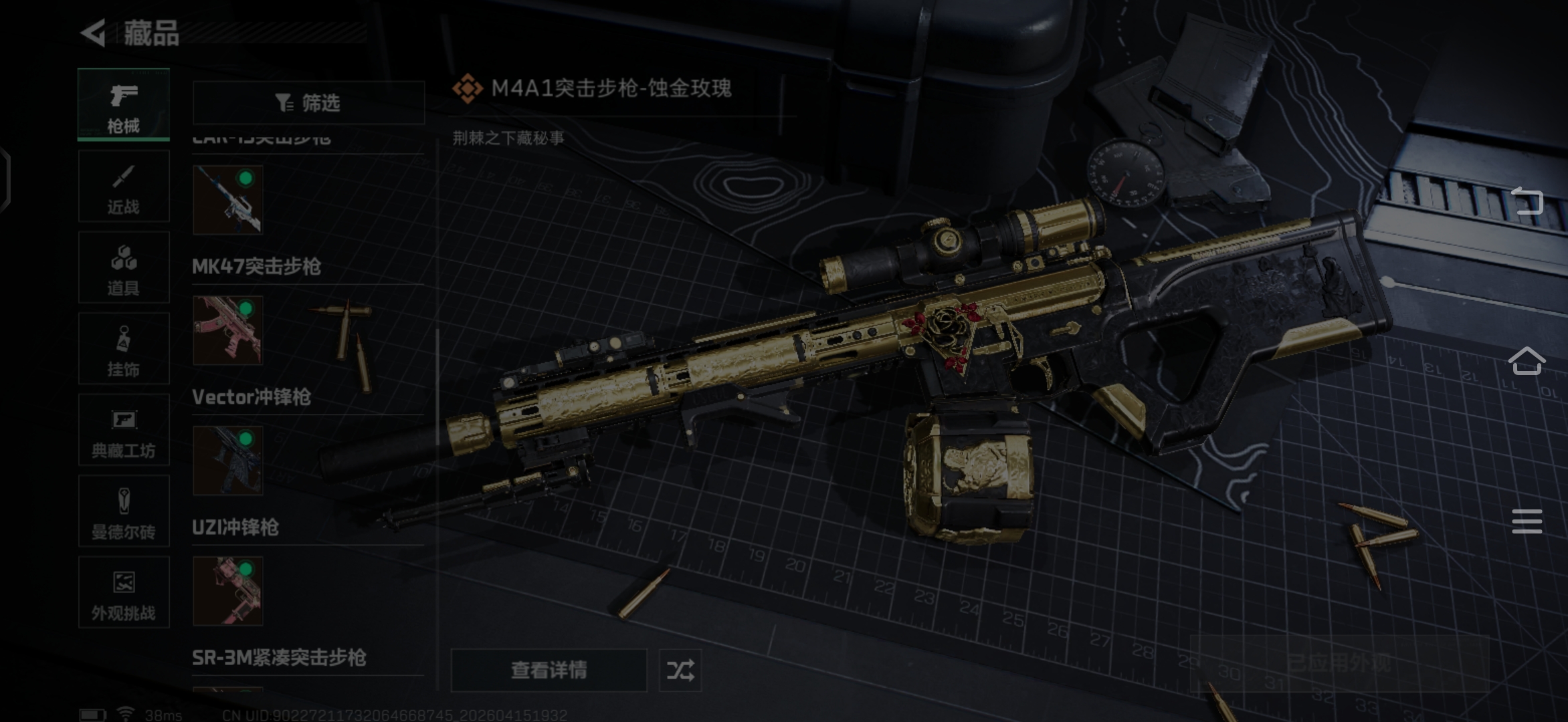
Task: Open the 外观挑战 appearance challenge tab
Action: (x=124, y=593)
